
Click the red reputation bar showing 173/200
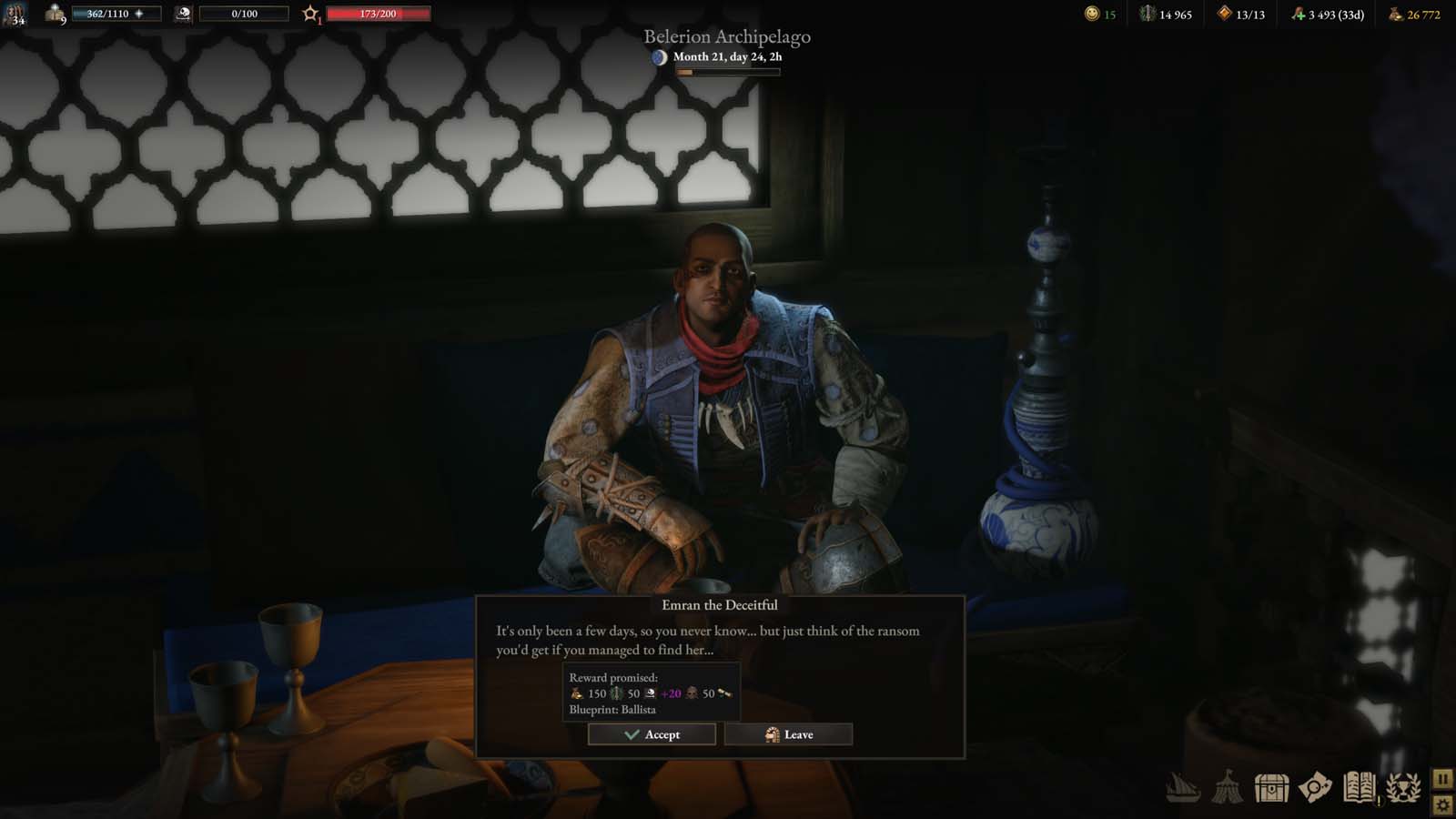(x=376, y=13)
